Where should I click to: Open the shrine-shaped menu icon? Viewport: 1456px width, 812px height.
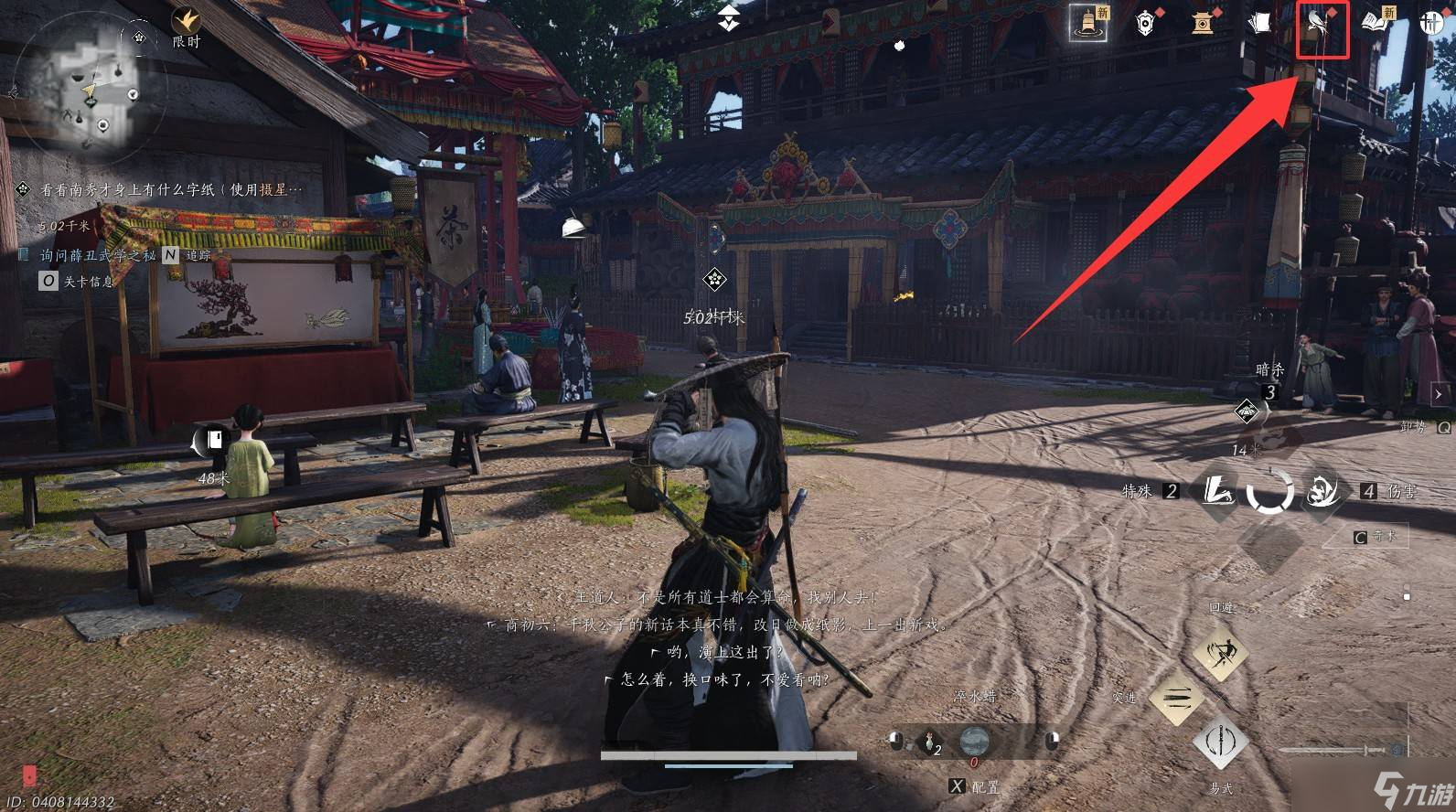(1203, 23)
